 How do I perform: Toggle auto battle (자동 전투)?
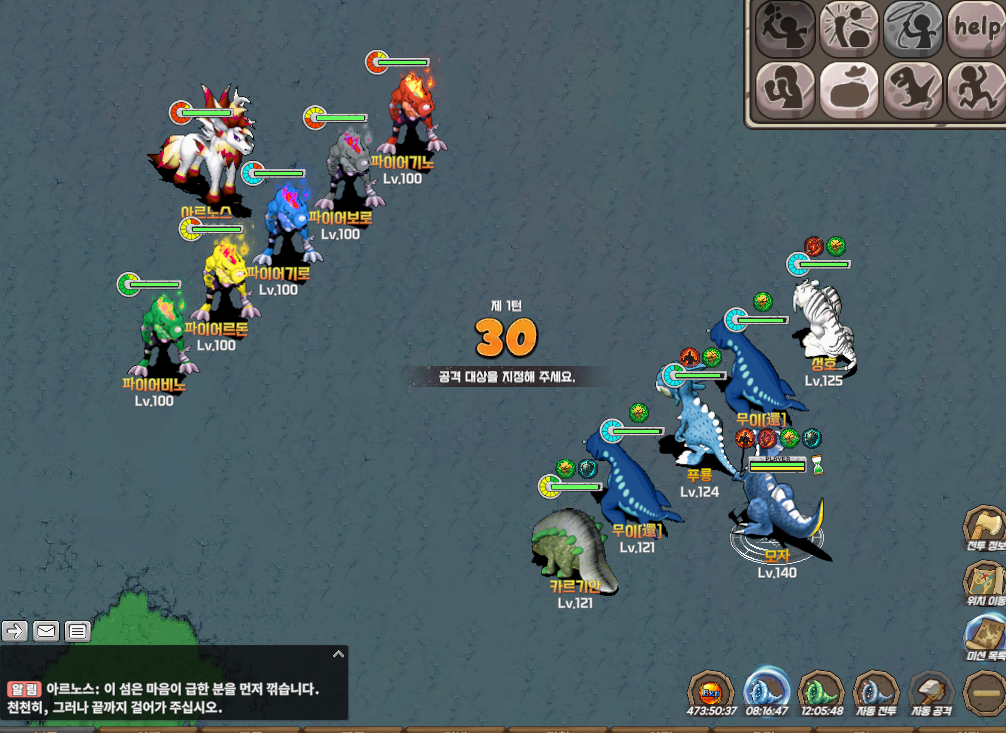(875, 693)
